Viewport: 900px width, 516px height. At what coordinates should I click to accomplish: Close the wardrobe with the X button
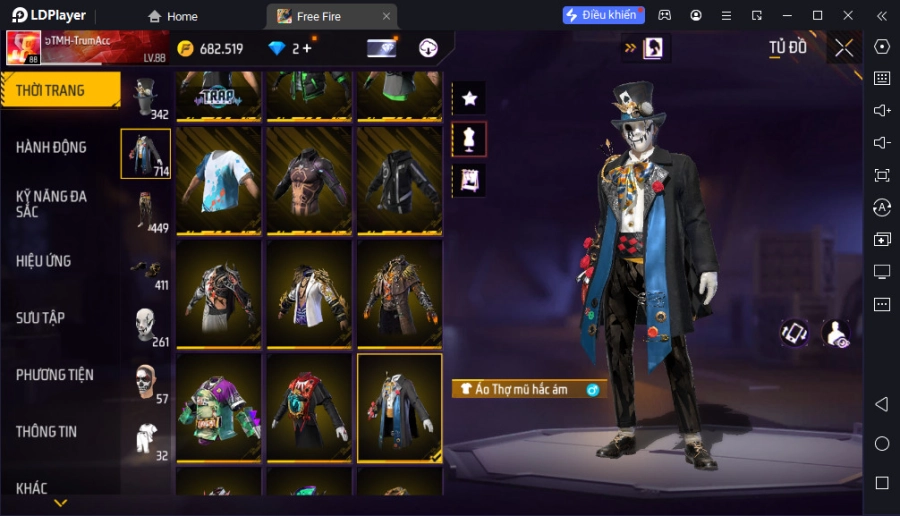844,48
